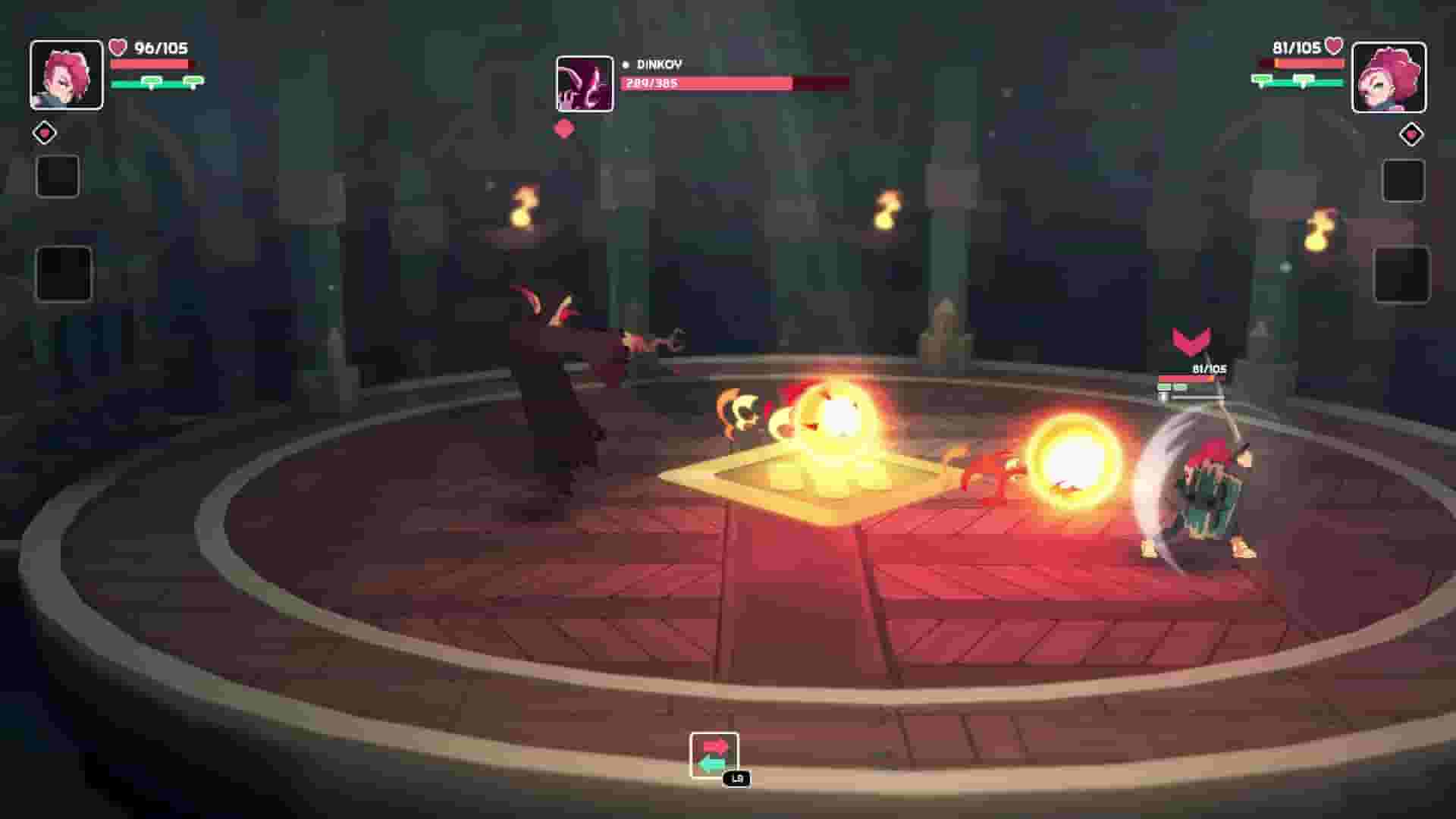Click the Dinkov boss portrait
Screen dimensions: 1456x819
click(585, 81)
